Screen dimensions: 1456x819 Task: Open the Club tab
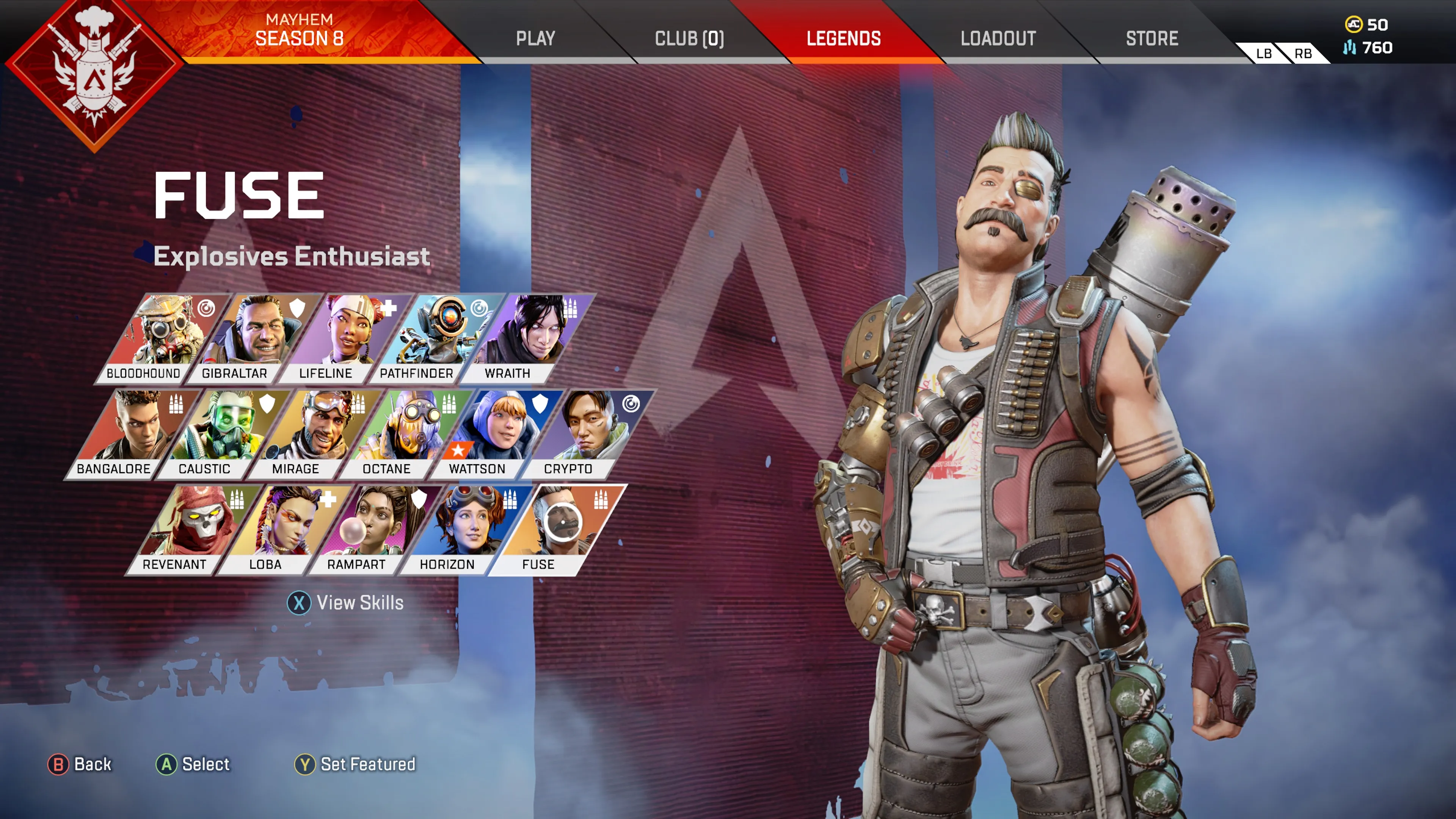(689, 38)
